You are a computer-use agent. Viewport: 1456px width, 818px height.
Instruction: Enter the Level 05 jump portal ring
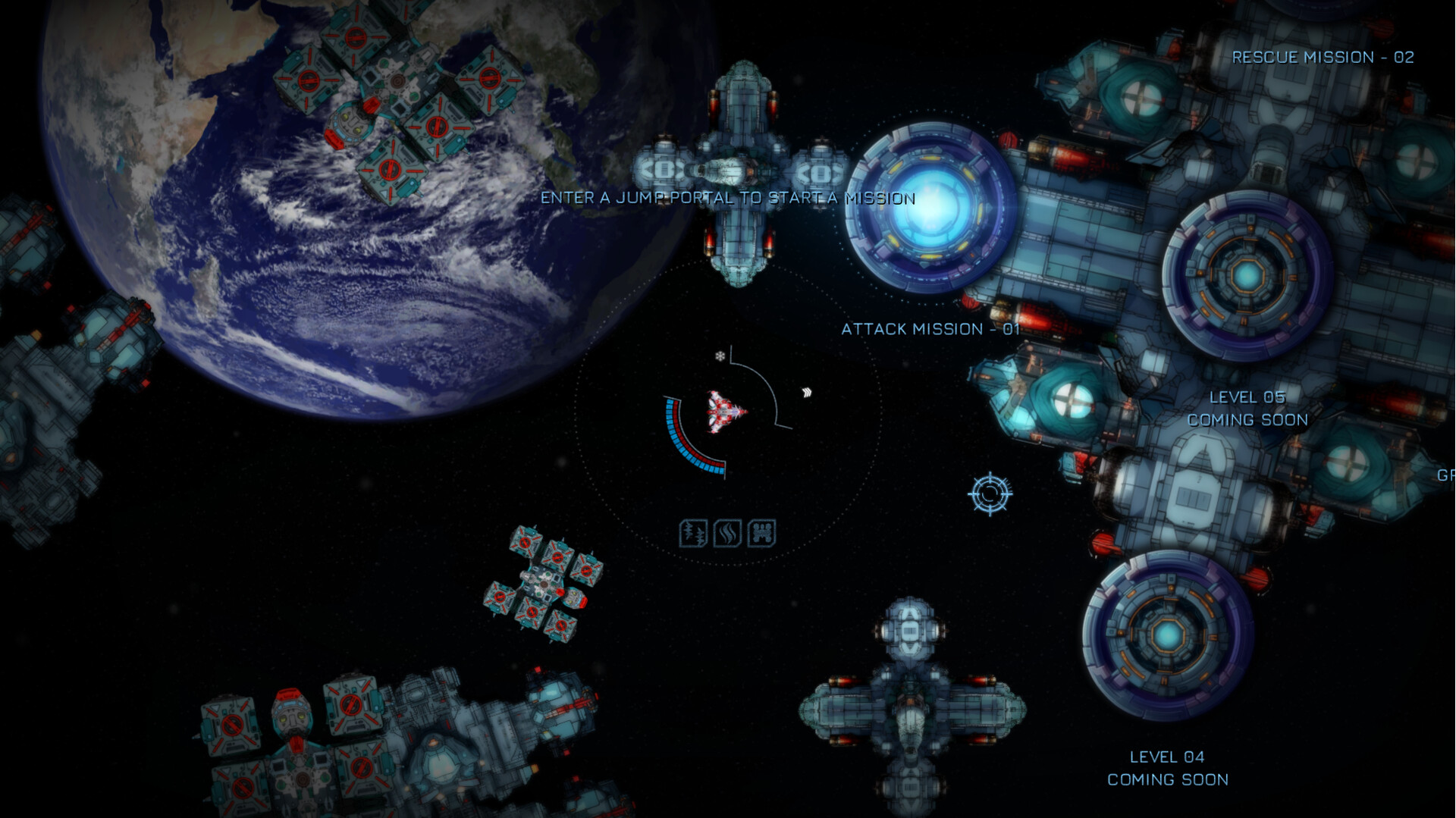(1248, 277)
